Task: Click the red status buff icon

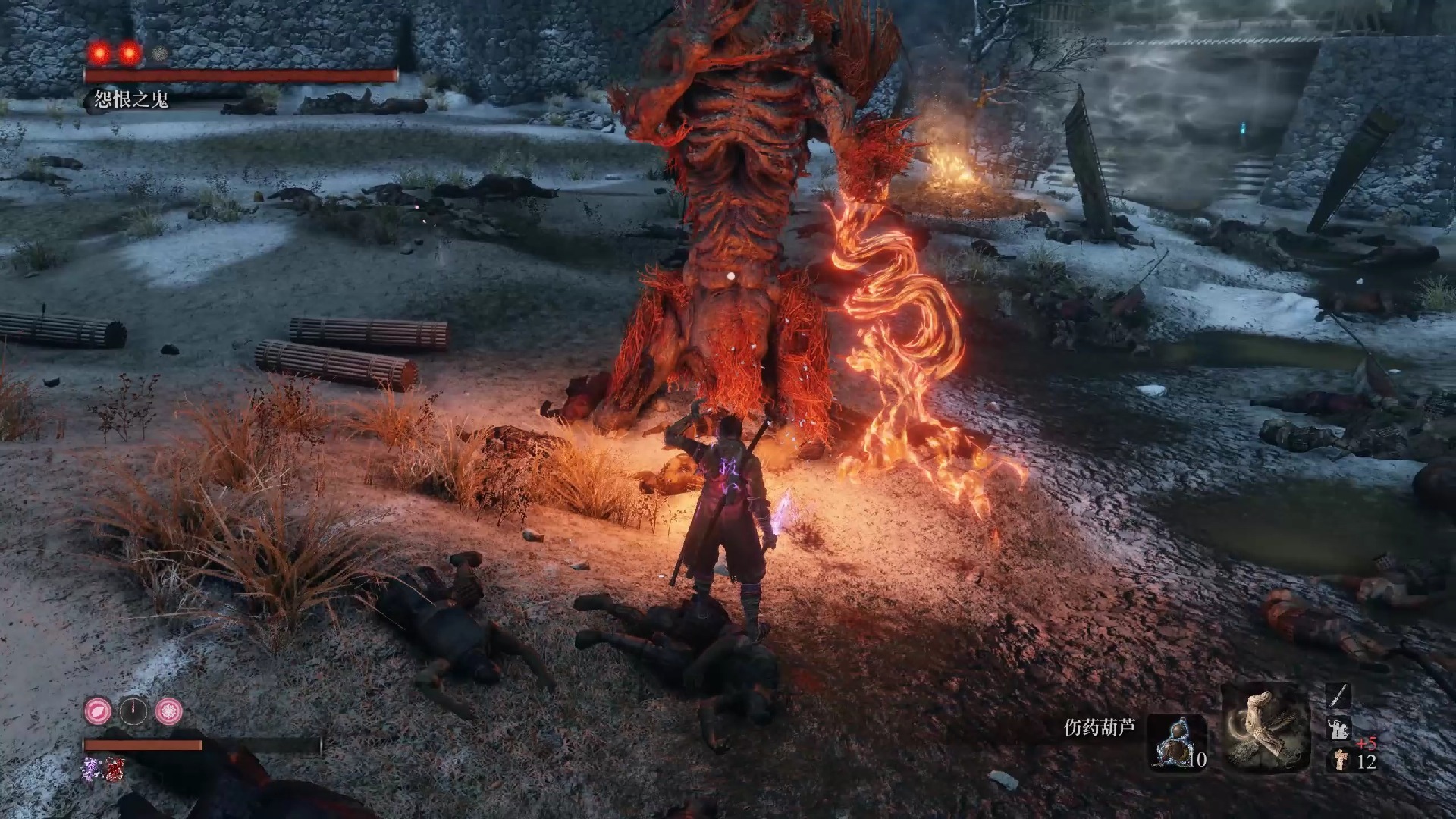Action: [115, 768]
